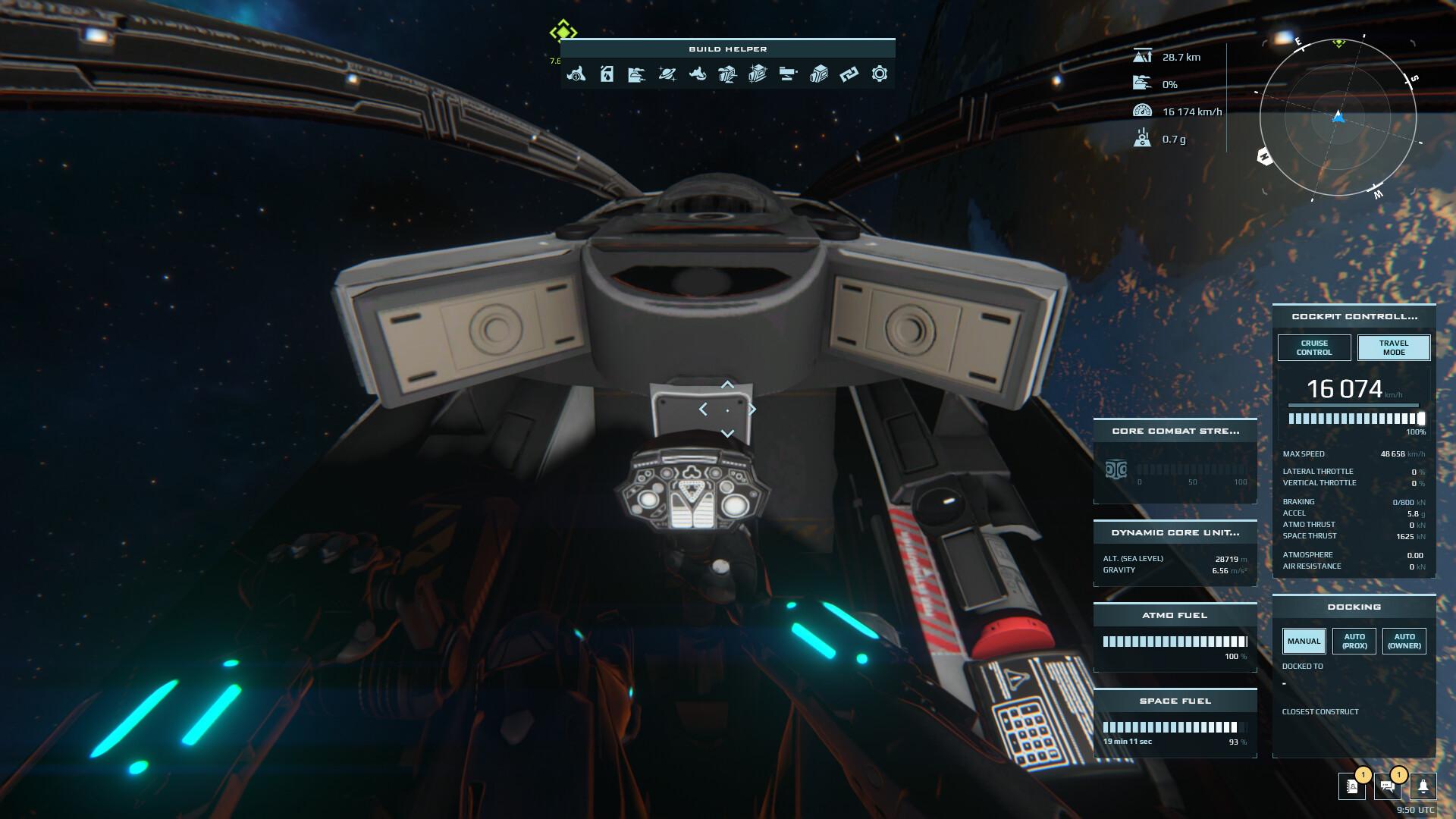Screen dimensions: 1456x819
Task: Enable Cruise Control
Action: pyautogui.click(x=1313, y=348)
